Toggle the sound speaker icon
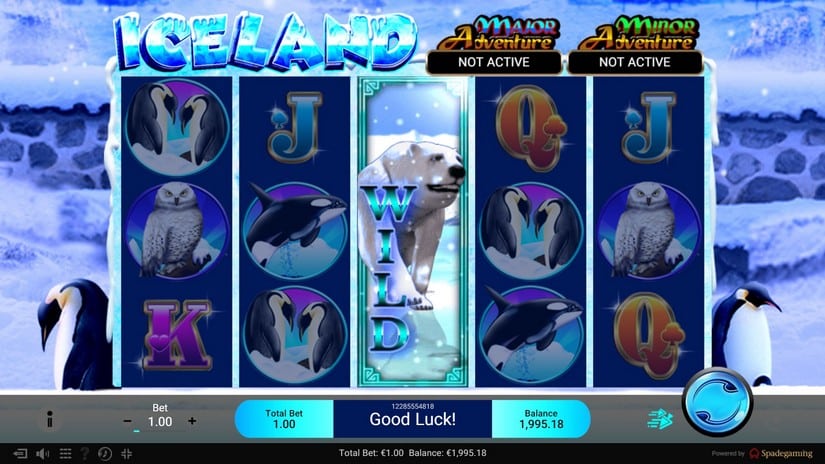This screenshot has width=825, height=464. (x=43, y=454)
